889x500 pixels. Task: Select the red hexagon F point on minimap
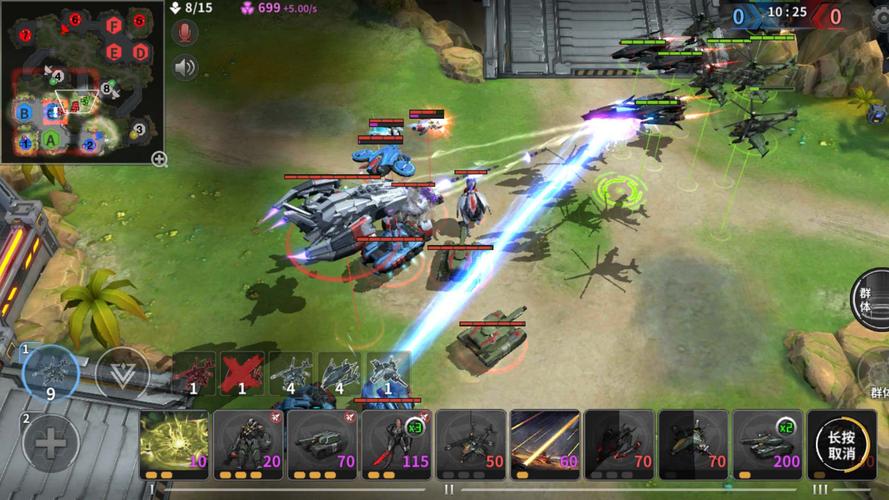113,25
